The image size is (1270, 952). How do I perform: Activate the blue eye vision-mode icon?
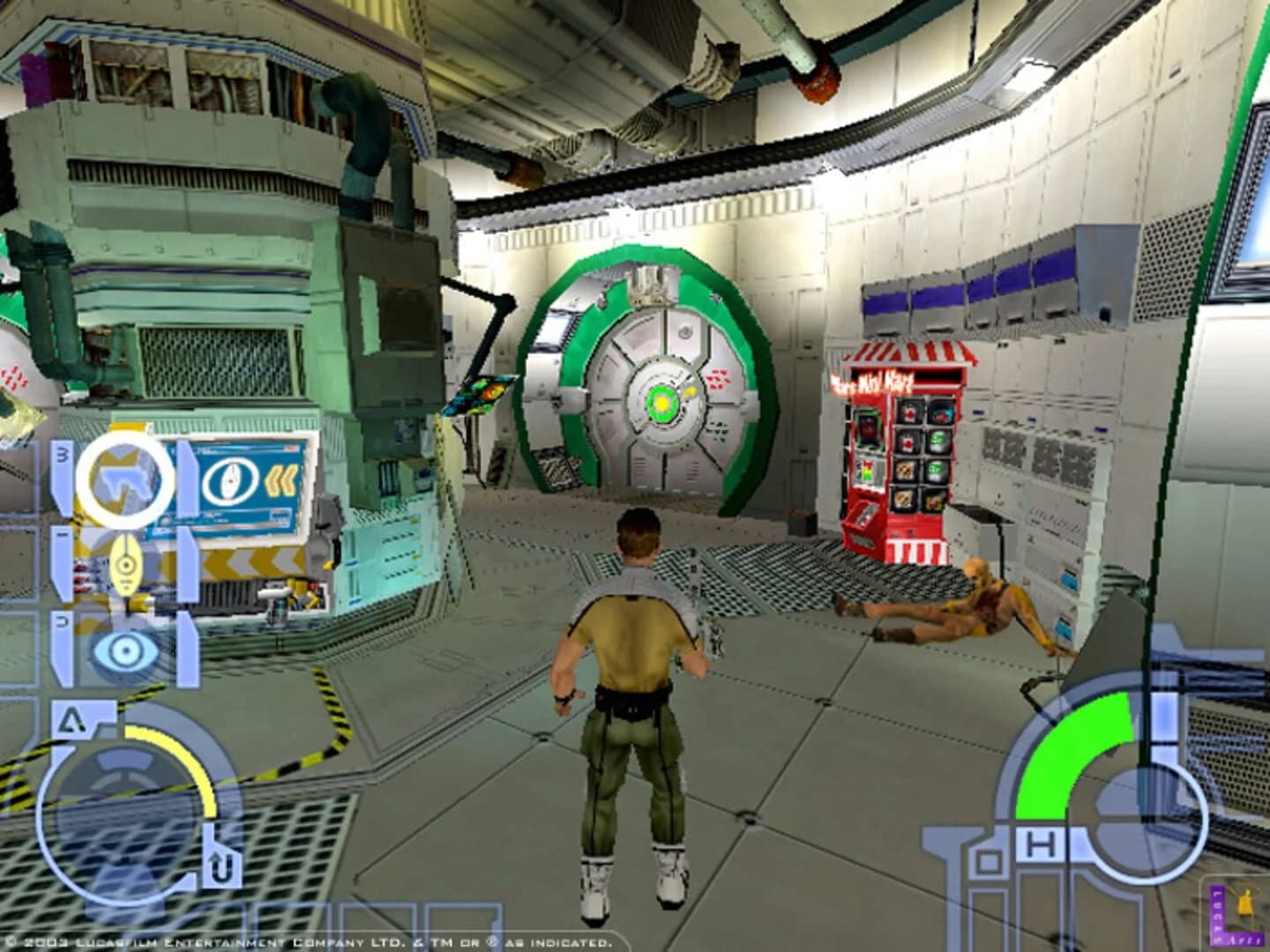point(123,650)
